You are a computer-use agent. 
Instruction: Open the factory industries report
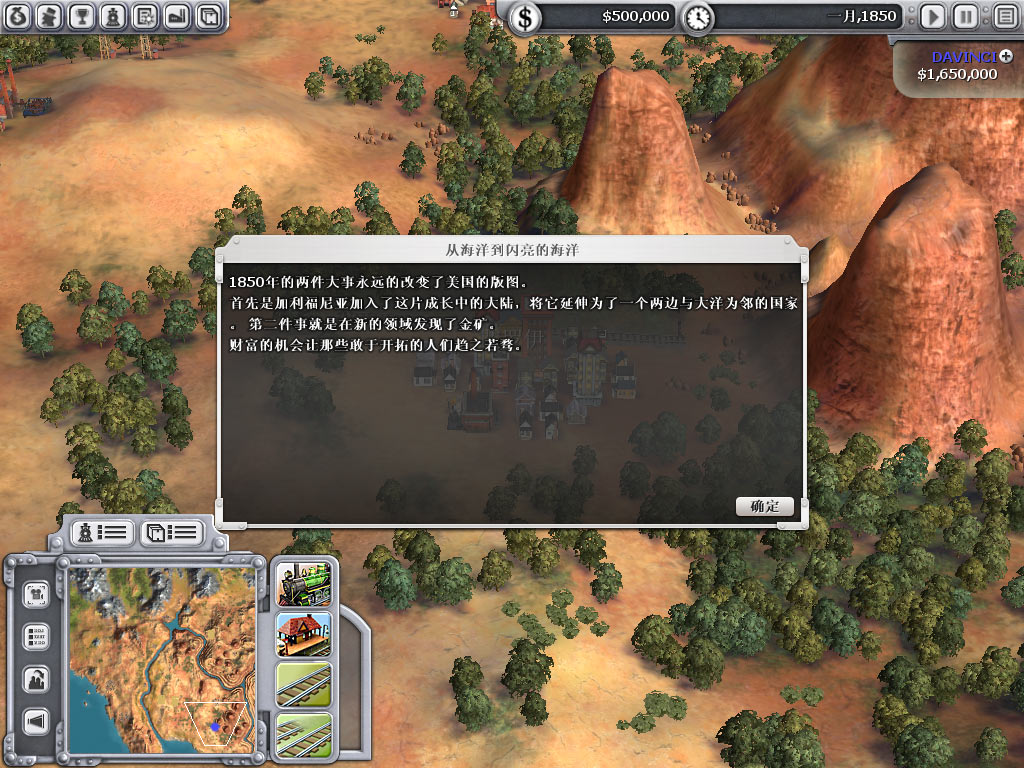(176, 16)
